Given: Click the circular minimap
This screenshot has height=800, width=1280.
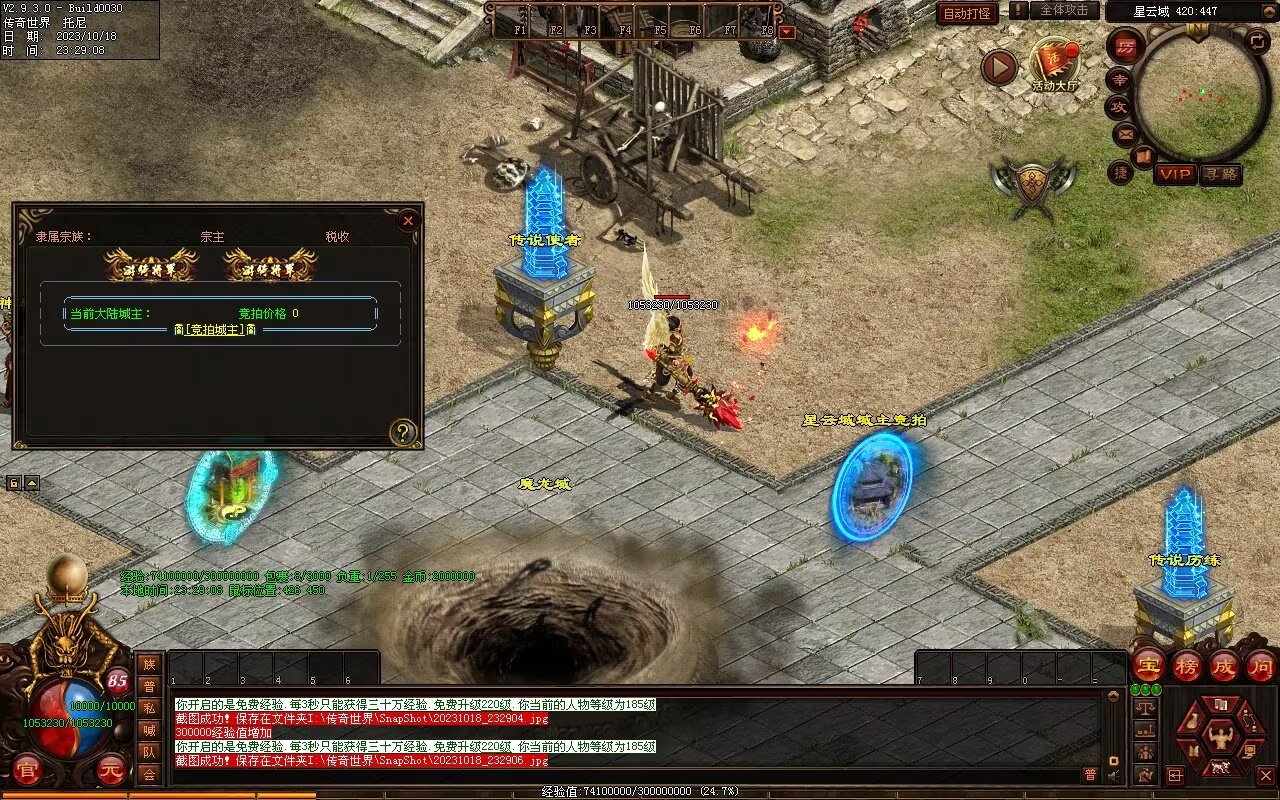Looking at the screenshot, I should coord(1200,92).
